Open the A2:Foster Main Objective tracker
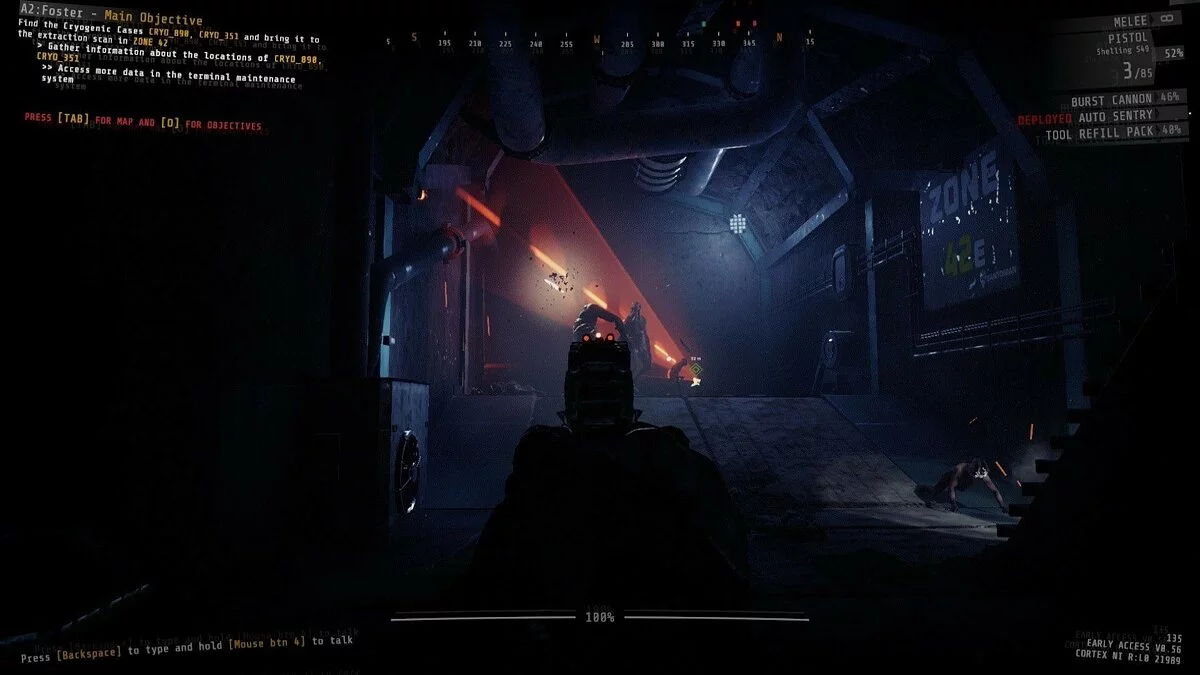The image size is (1200, 675). (111, 20)
